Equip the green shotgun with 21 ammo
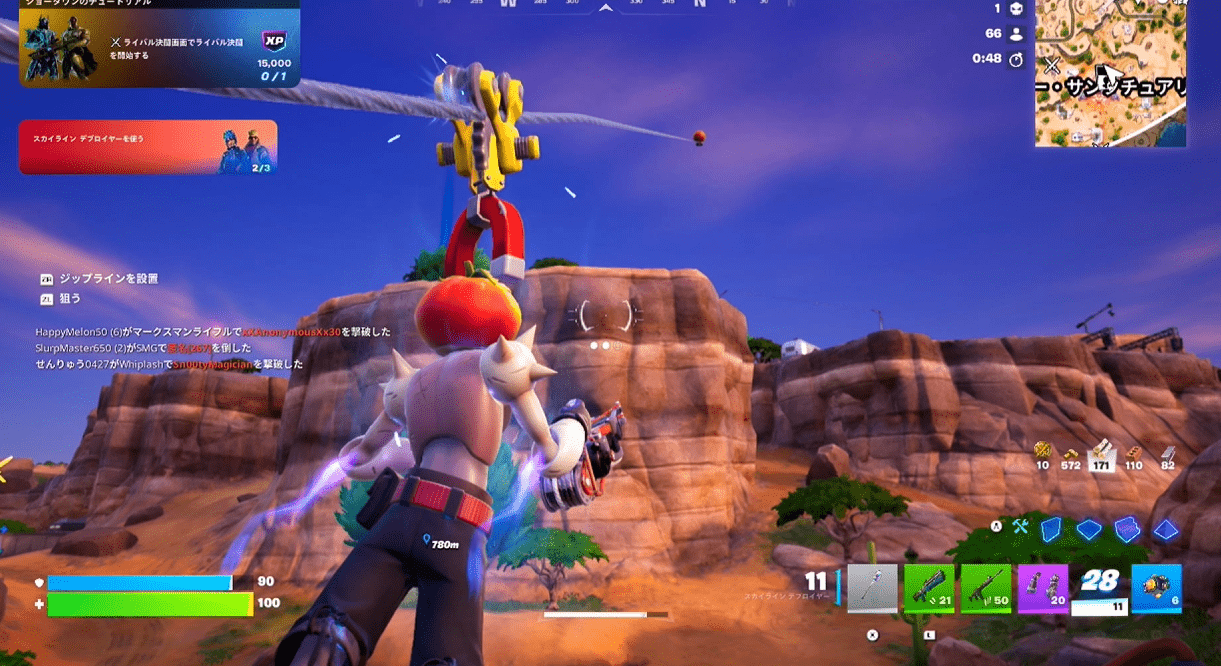This screenshot has height=666, width=1221. [x=929, y=588]
